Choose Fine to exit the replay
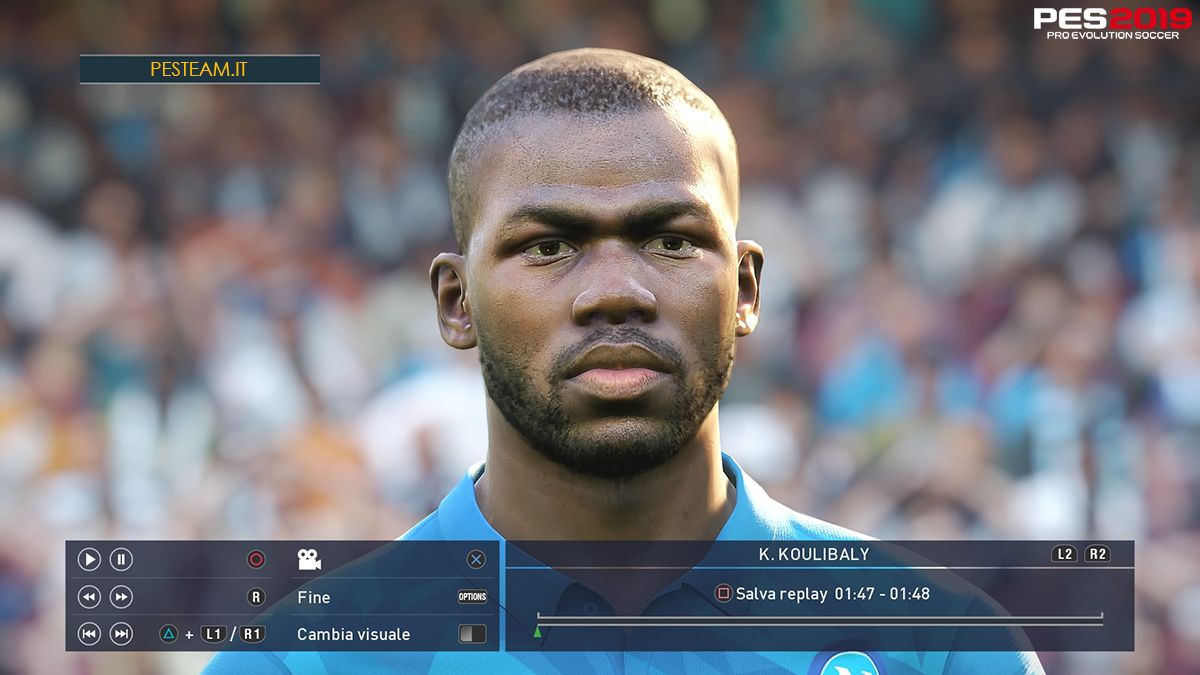The image size is (1200, 675). (x=314, y=597)
